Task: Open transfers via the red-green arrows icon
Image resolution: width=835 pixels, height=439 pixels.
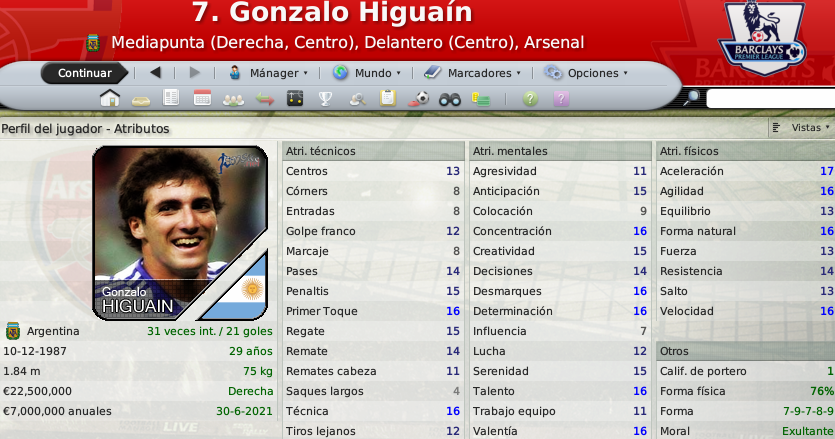Action: (x=264, y=98)
